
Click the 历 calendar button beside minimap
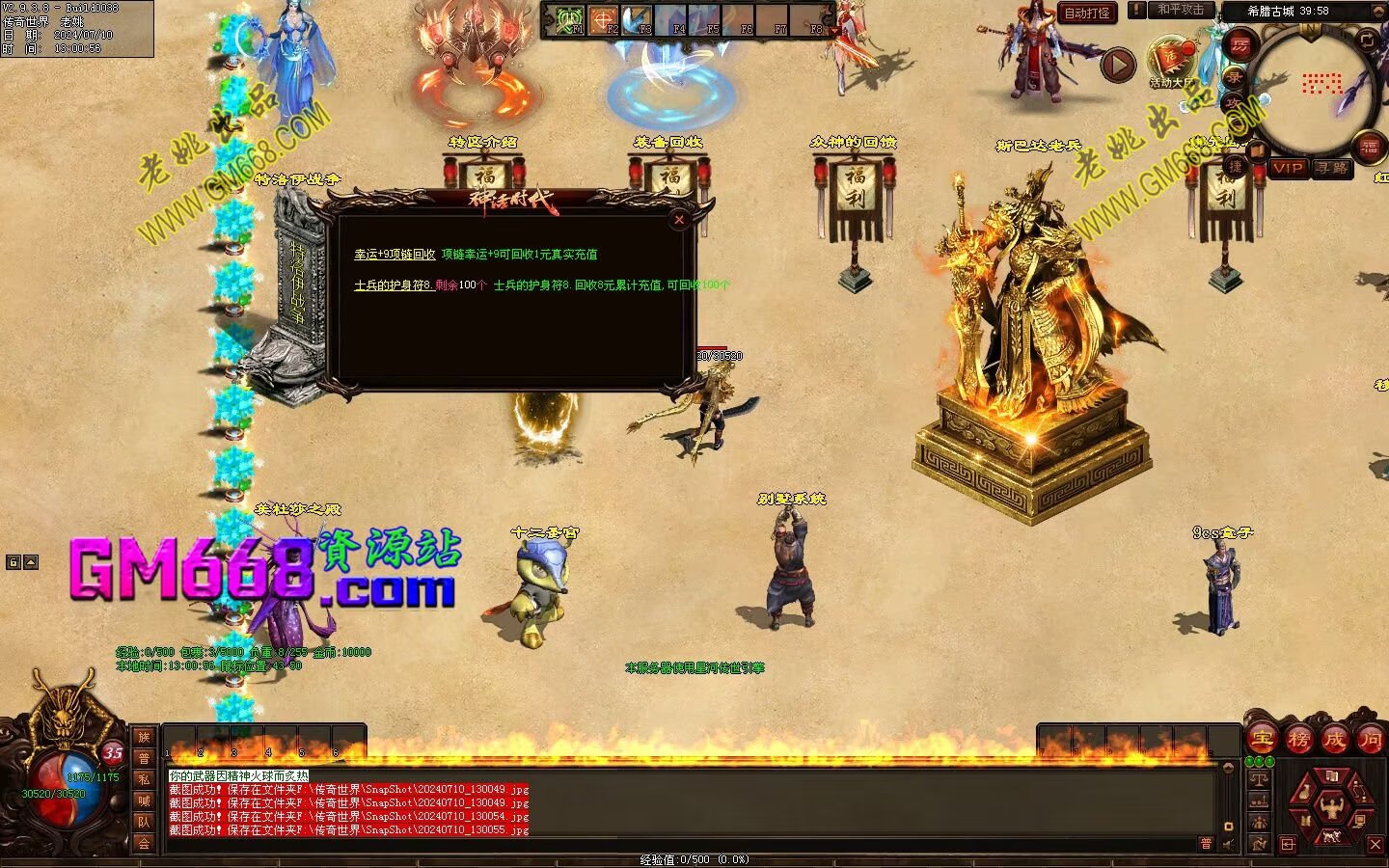click(x=1239, y=44)
